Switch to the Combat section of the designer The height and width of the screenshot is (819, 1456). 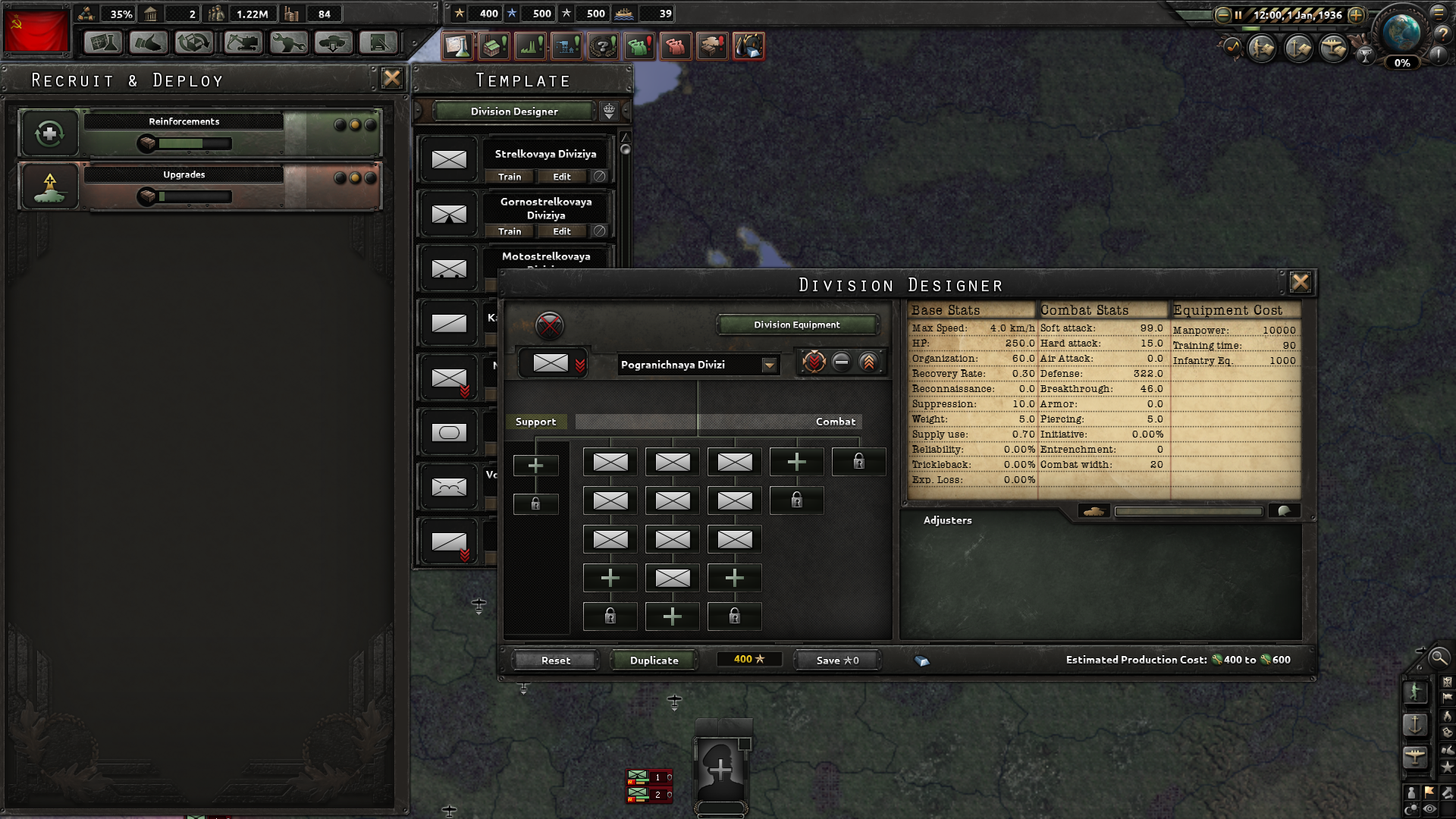tap(835, 422)
